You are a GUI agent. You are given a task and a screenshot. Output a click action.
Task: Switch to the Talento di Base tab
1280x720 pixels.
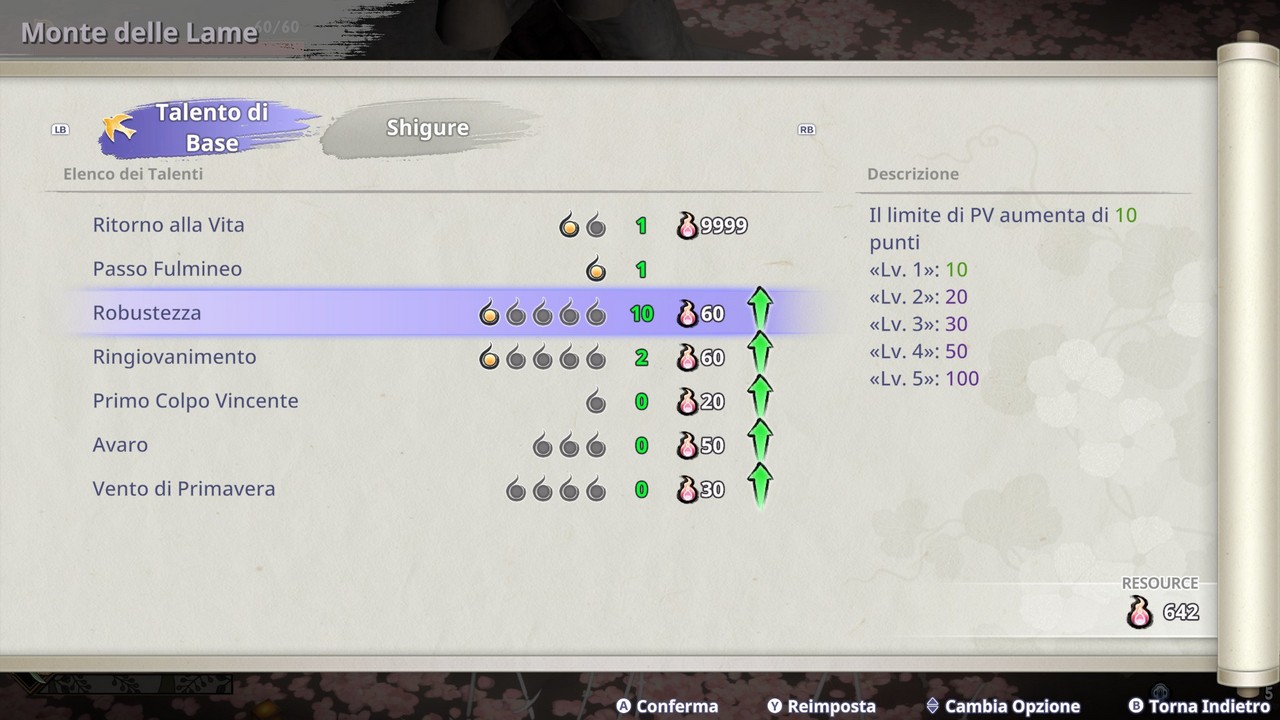(x=211, y=127)
